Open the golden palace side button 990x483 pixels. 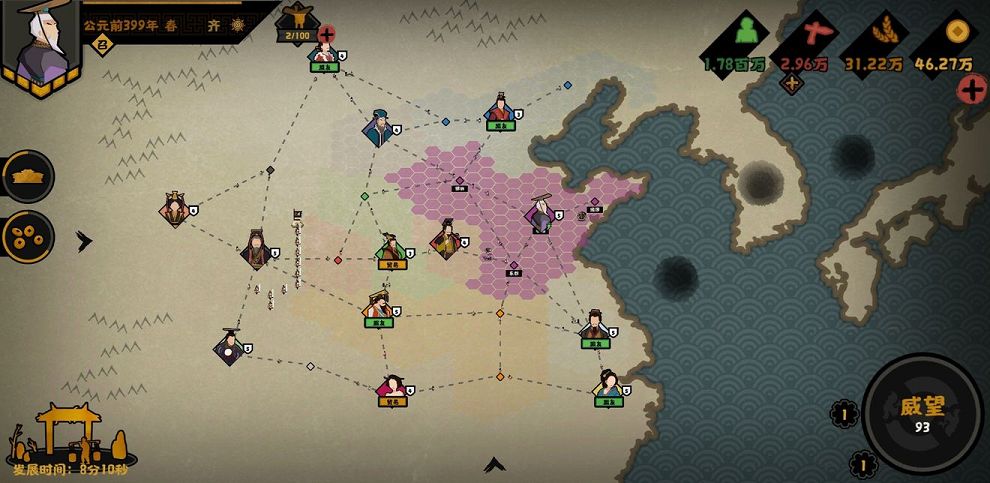click(27, 177)
